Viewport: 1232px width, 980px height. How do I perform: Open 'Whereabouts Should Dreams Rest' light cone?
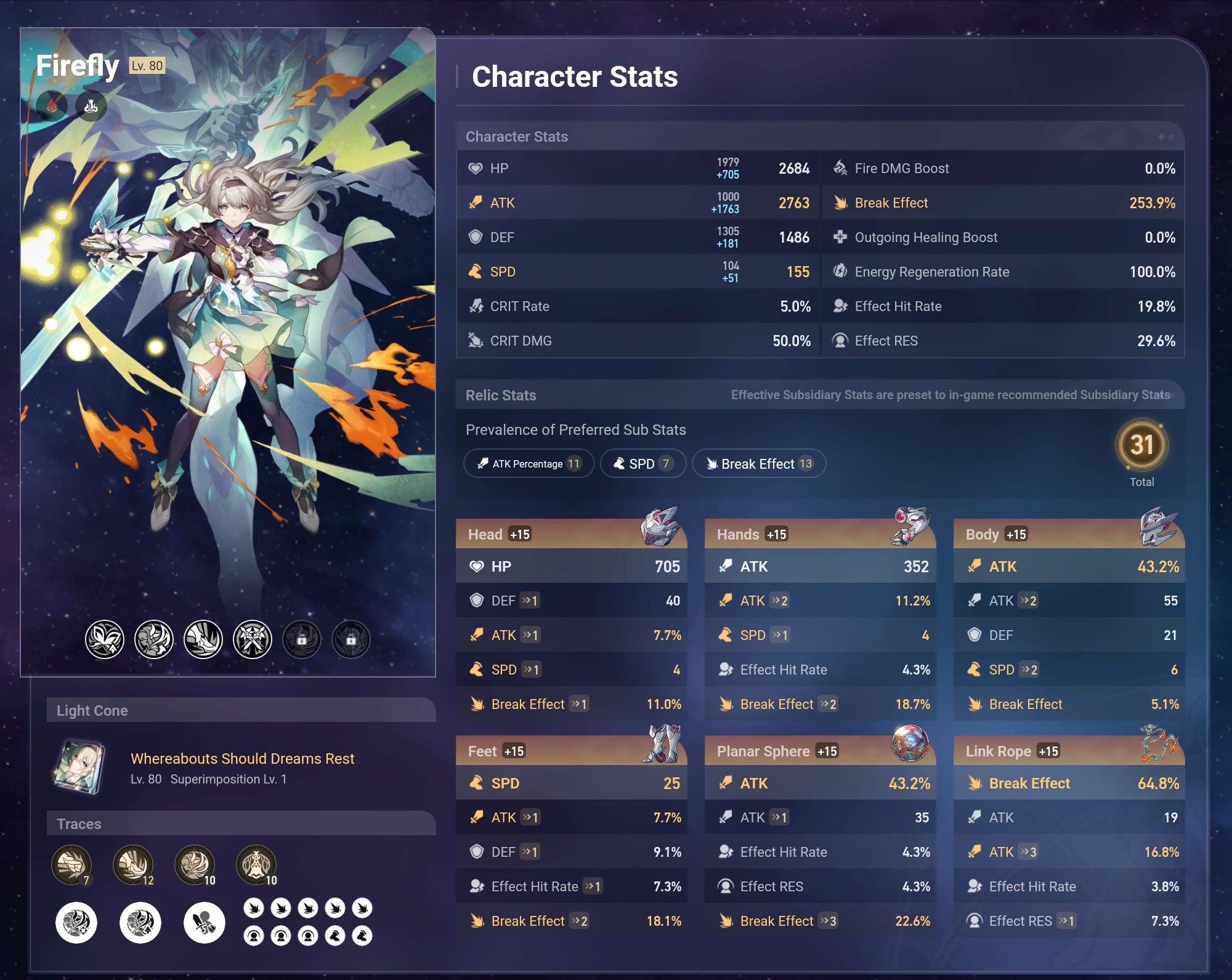tap(241, 759)
